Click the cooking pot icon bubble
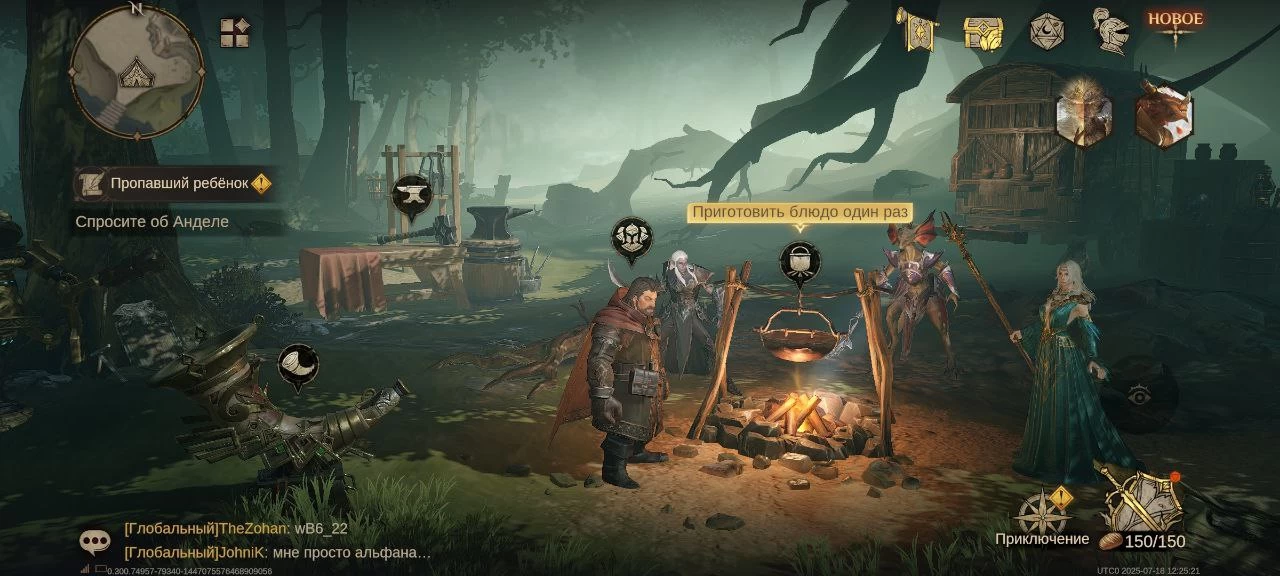The height and width of the screenshot is (576, 1280). tap(799, 262)
